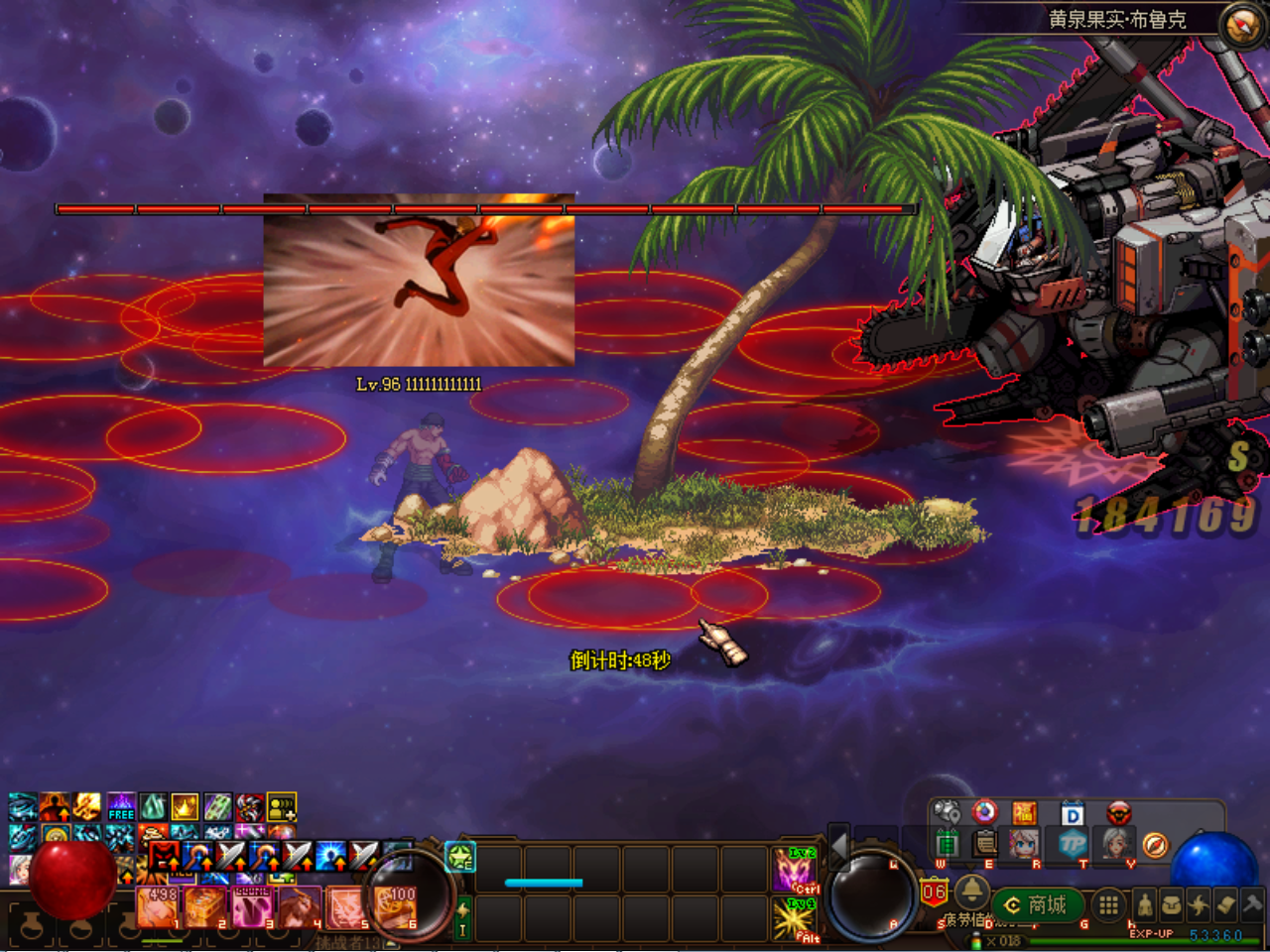Image resolution: width=1270 pixels, height=952 pixels.
Task: Click the green star E icon
Action: point(460,857)
